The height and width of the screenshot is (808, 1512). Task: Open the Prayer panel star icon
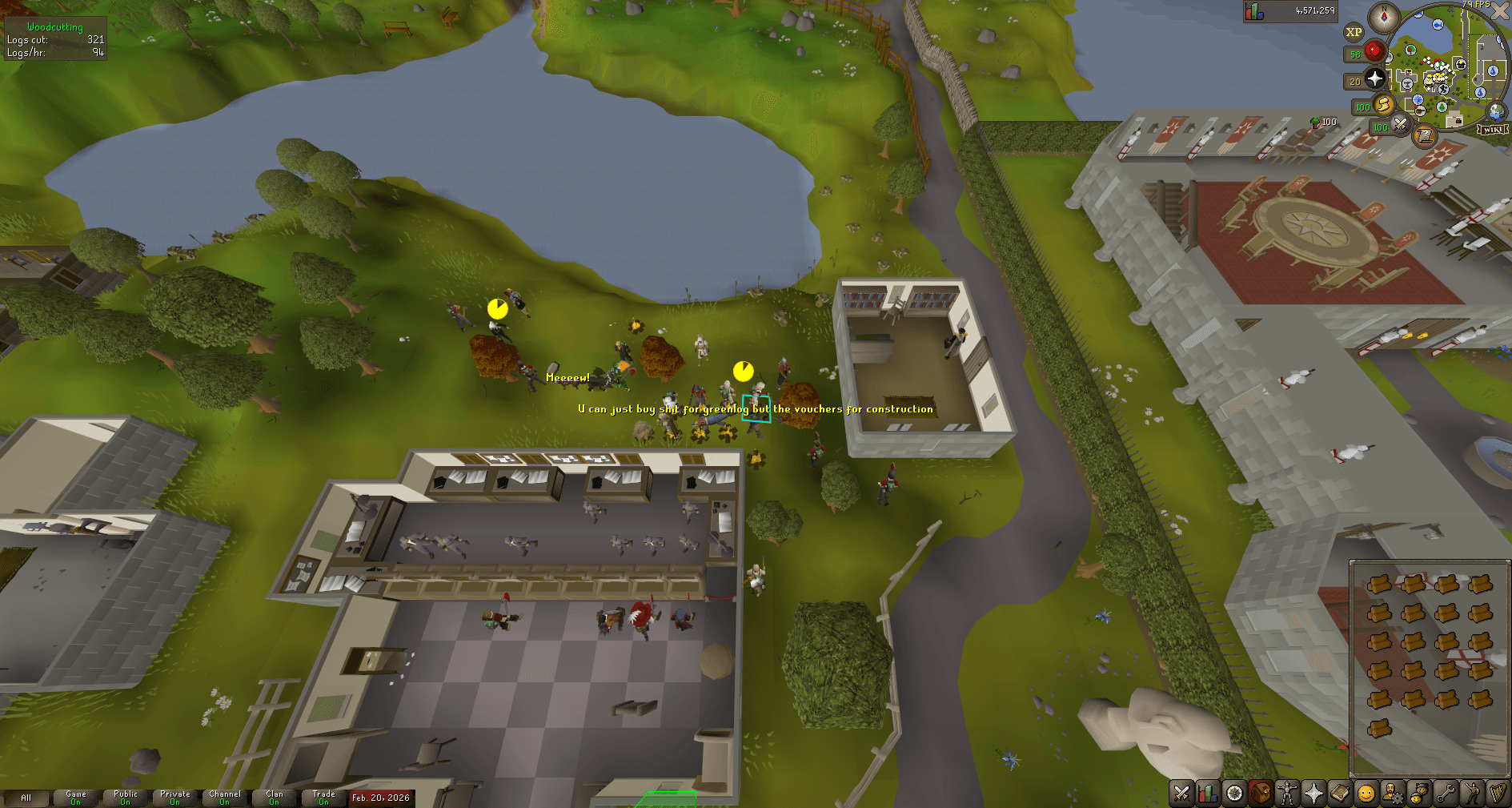coord(1313,794)
